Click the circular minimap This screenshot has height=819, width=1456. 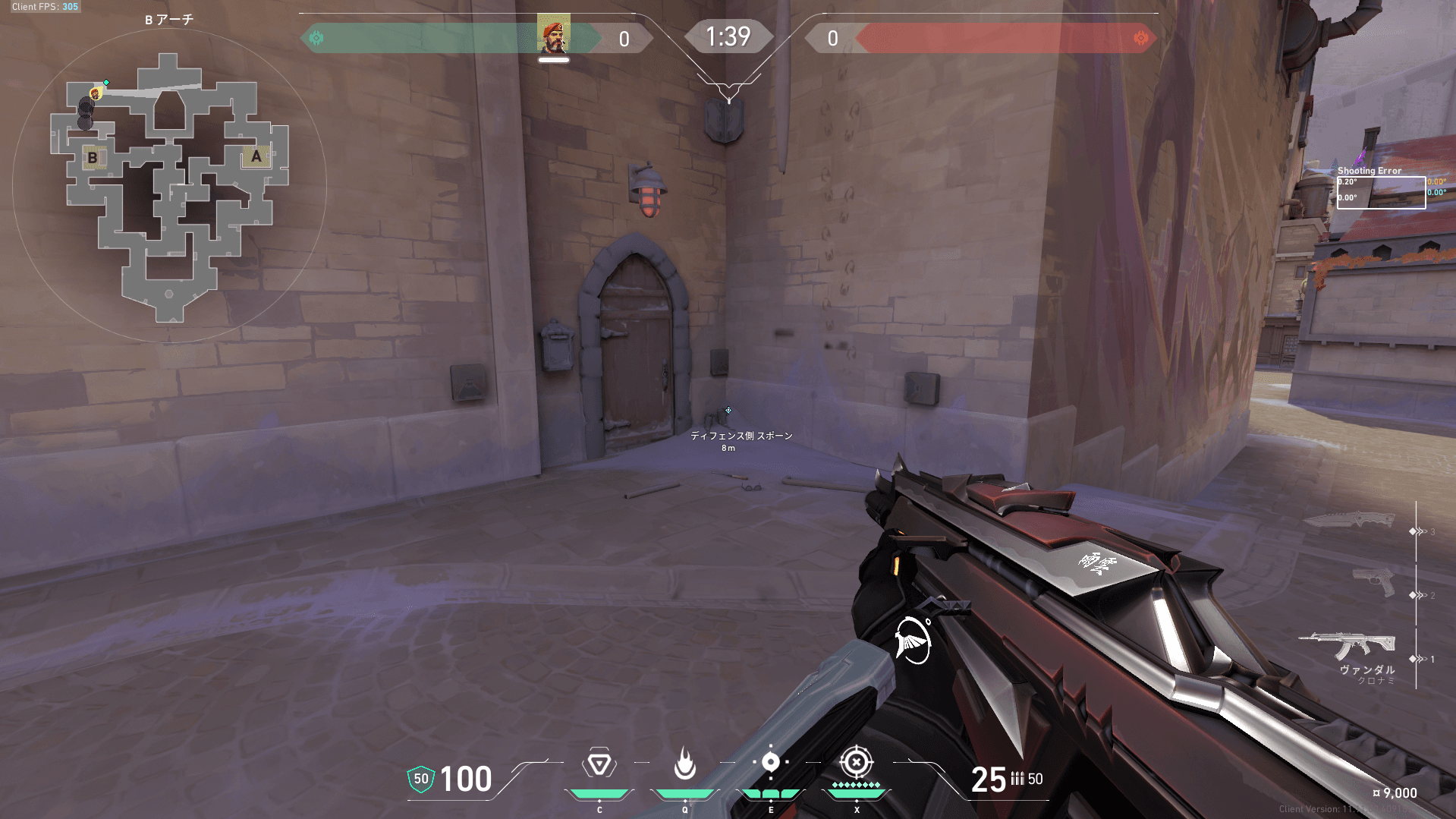pos(169,186)
